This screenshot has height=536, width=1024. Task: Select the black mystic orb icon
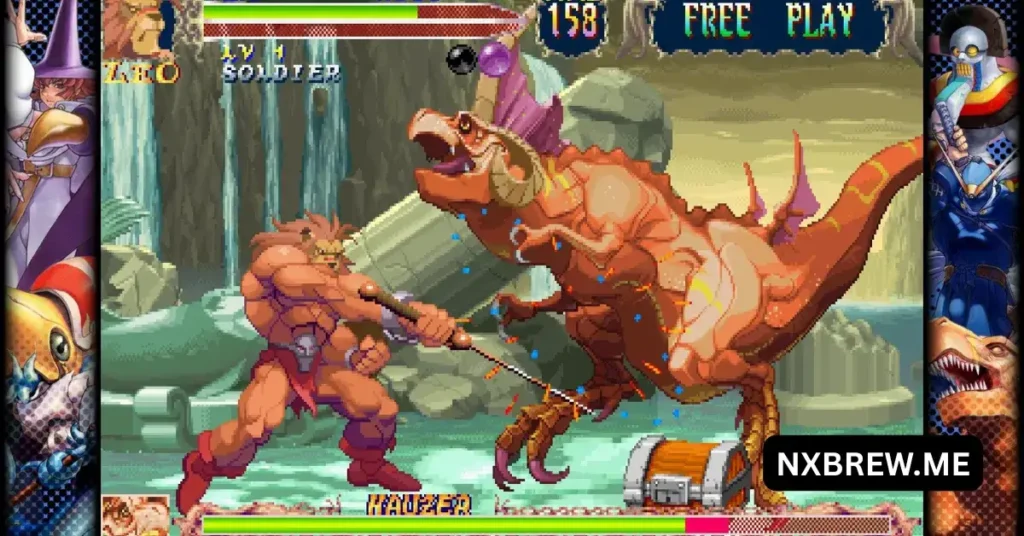click(x=462, y=60)
